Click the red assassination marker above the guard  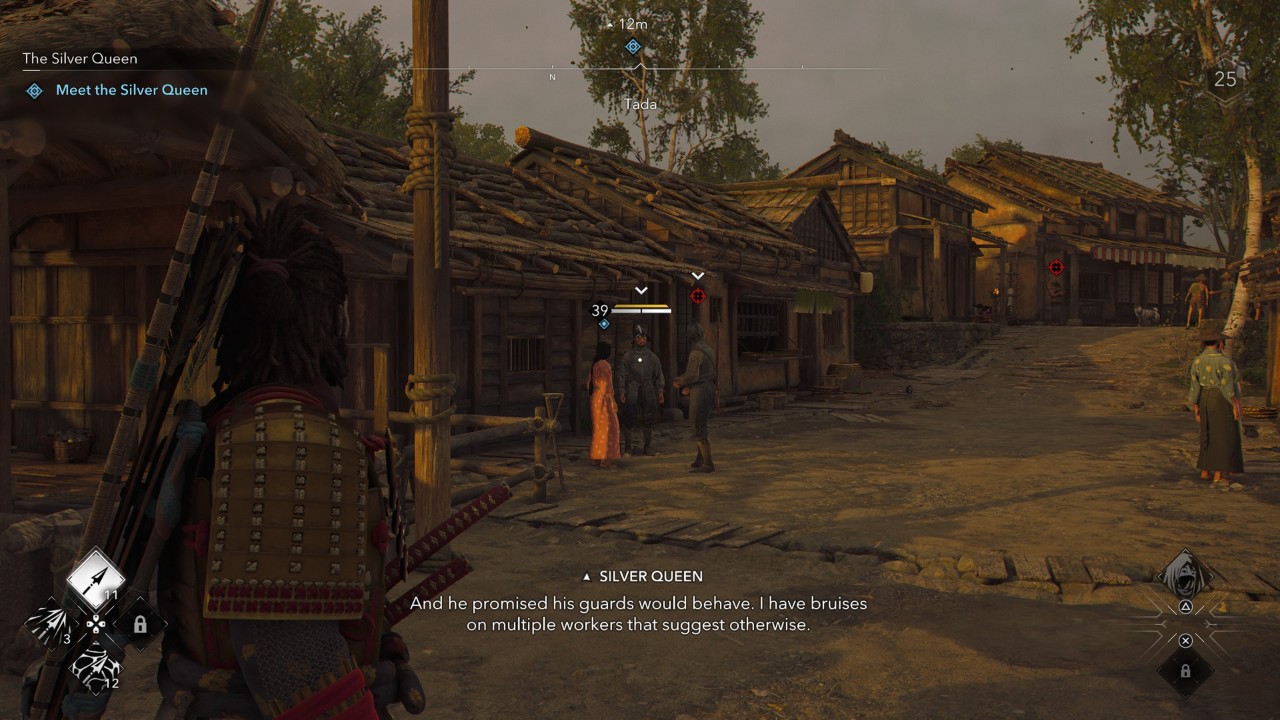[698, 296]
